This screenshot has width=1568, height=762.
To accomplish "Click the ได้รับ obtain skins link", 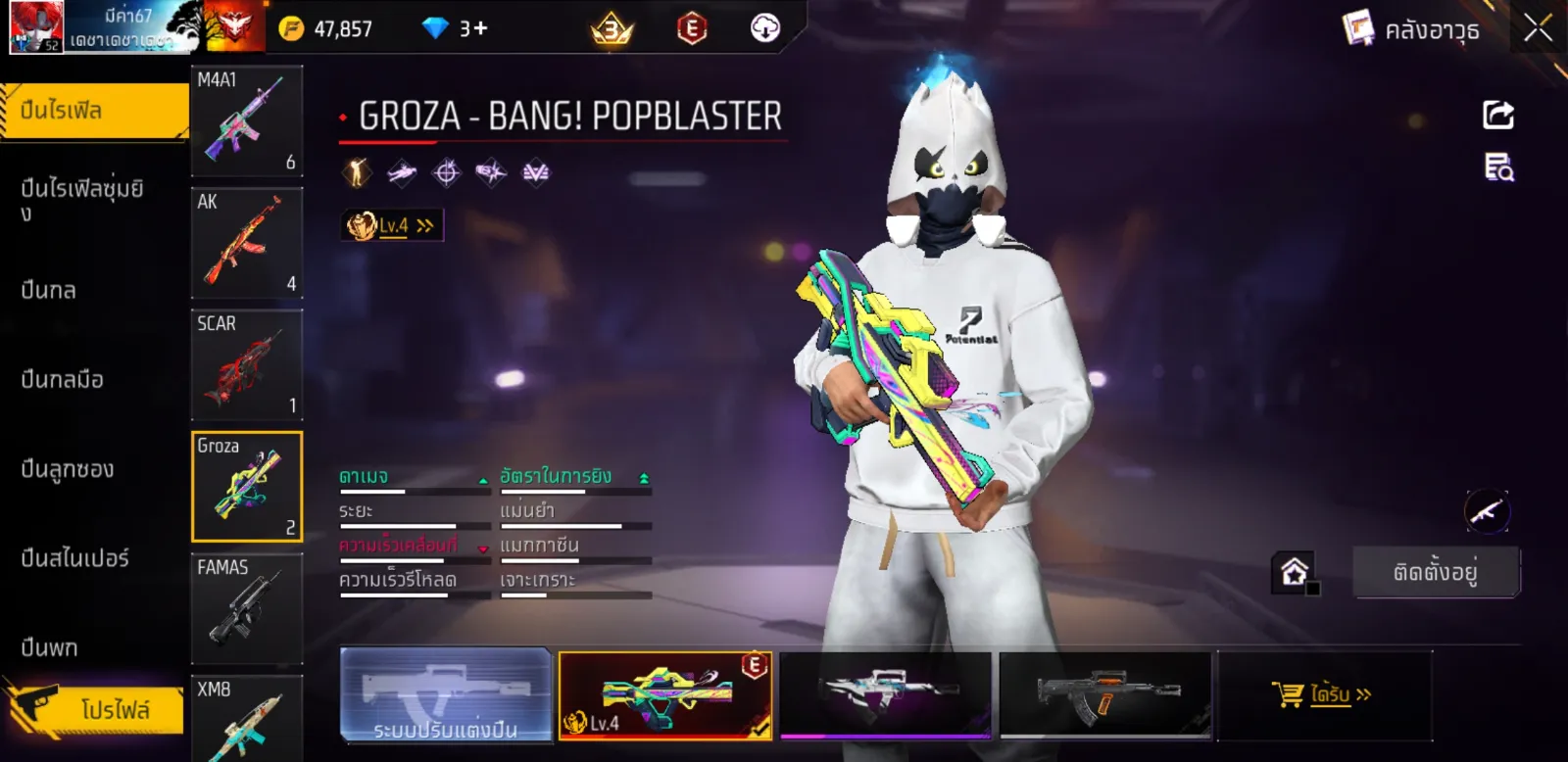I will (1323, 694).
